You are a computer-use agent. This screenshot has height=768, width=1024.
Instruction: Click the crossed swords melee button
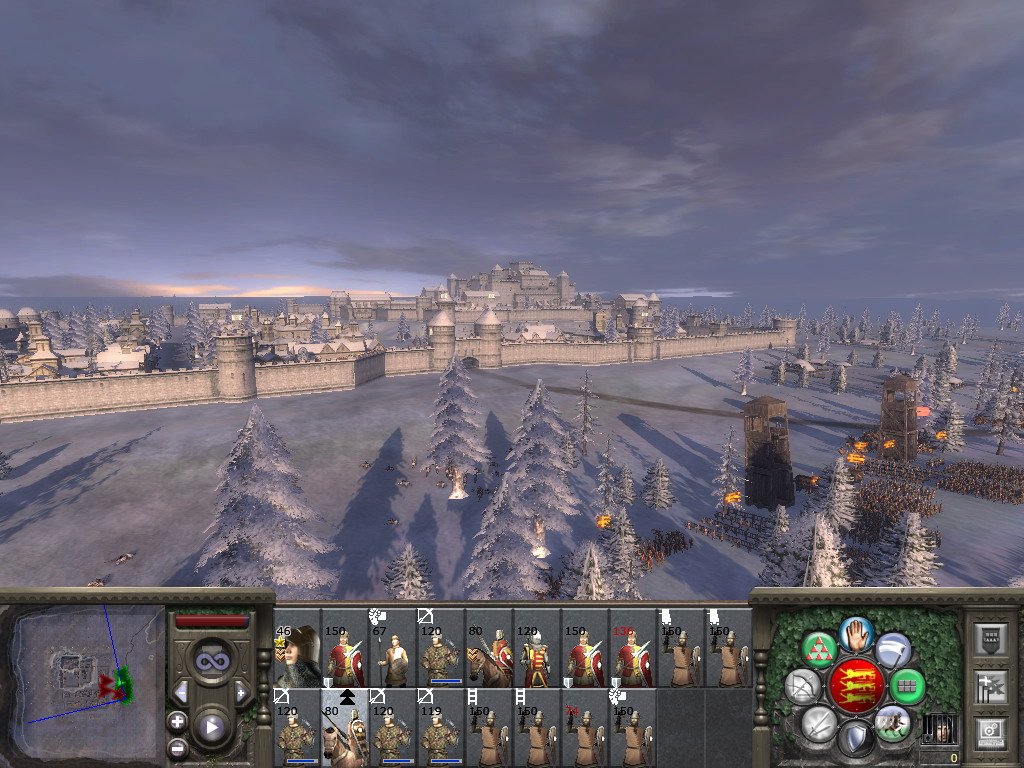pyautogui.click(x=819, y=723)
